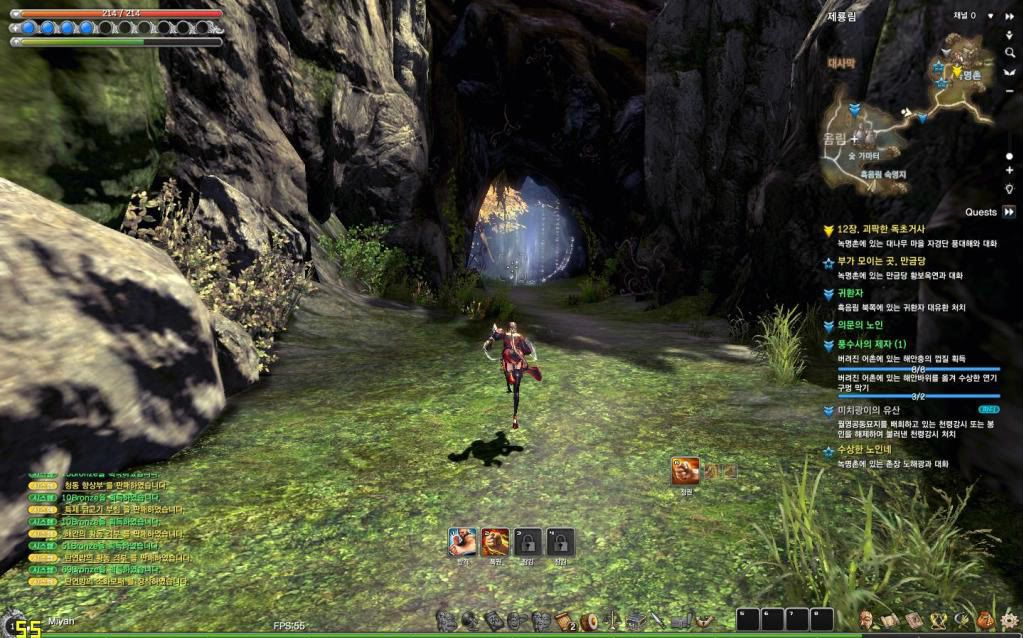Click the skill icon beside the locked icons

coord(685,470)
